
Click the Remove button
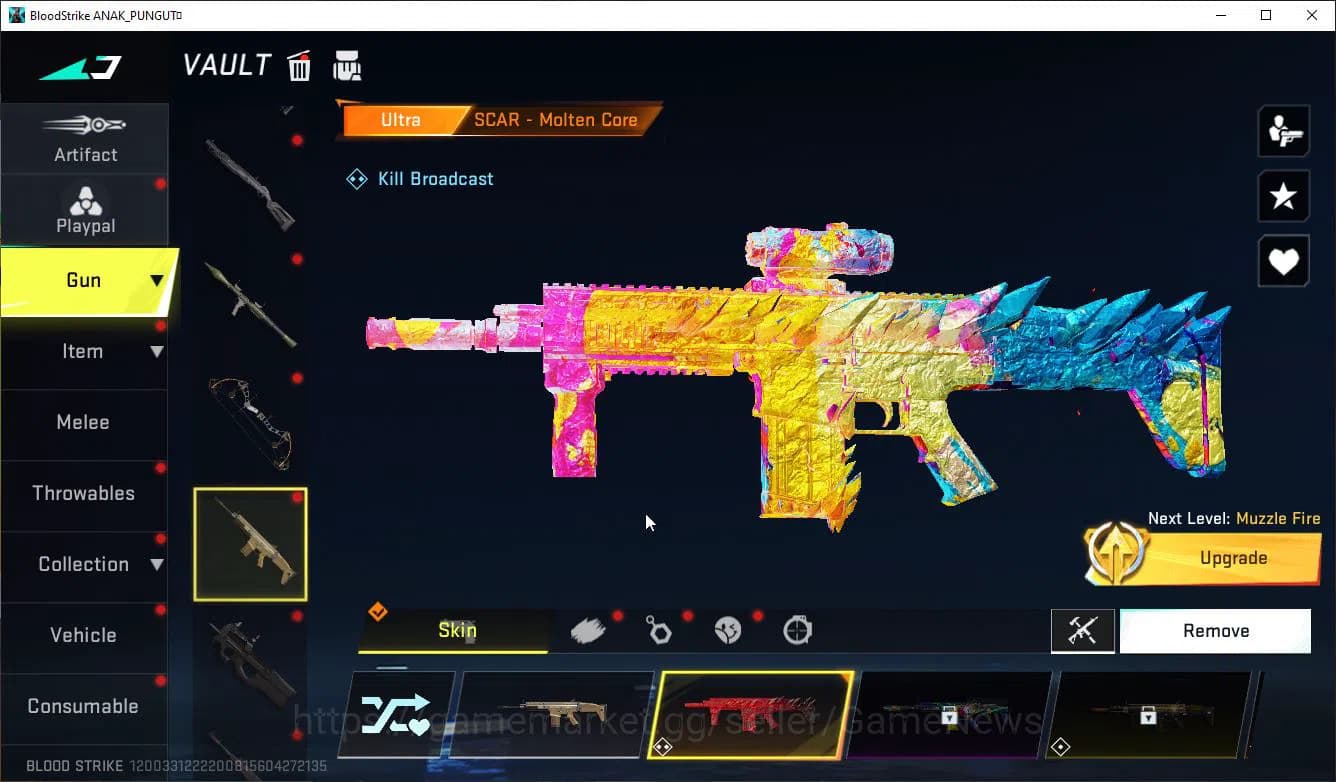point(1215,630)
